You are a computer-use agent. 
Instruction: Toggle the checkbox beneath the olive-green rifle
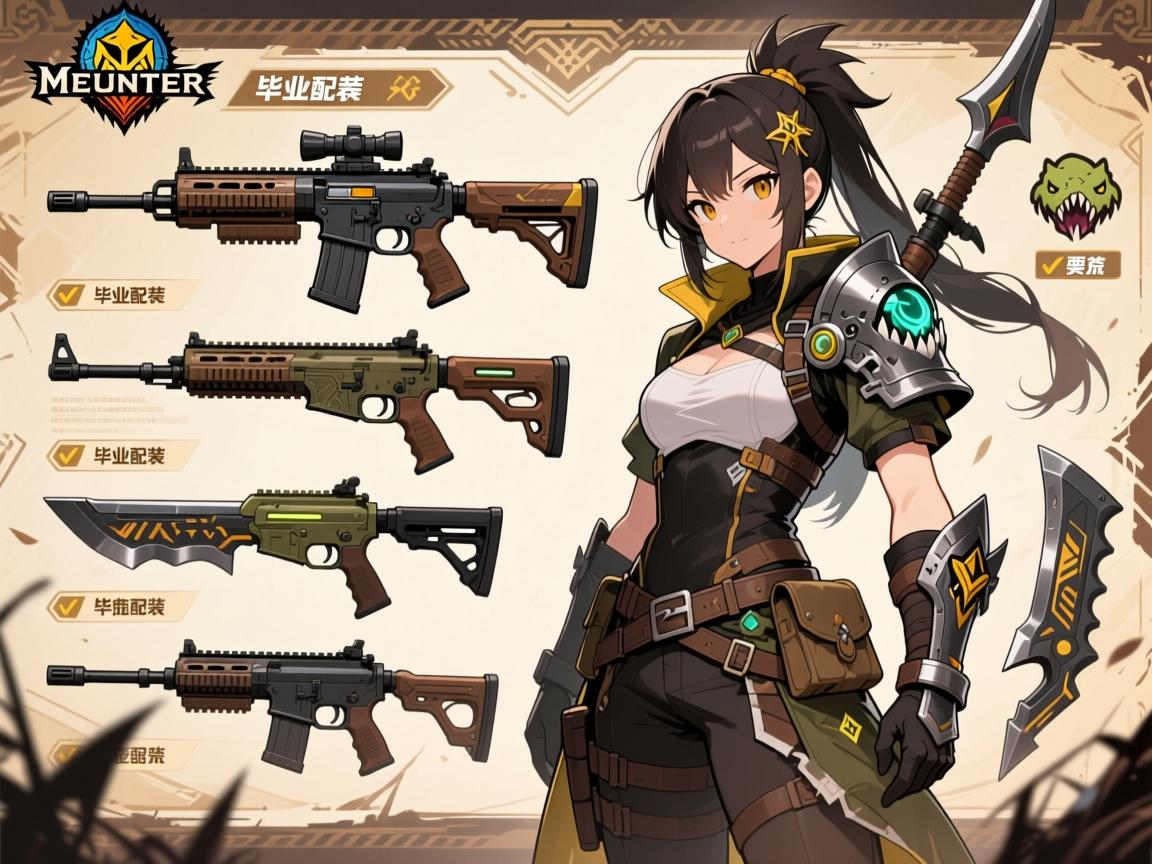point(69,455)
